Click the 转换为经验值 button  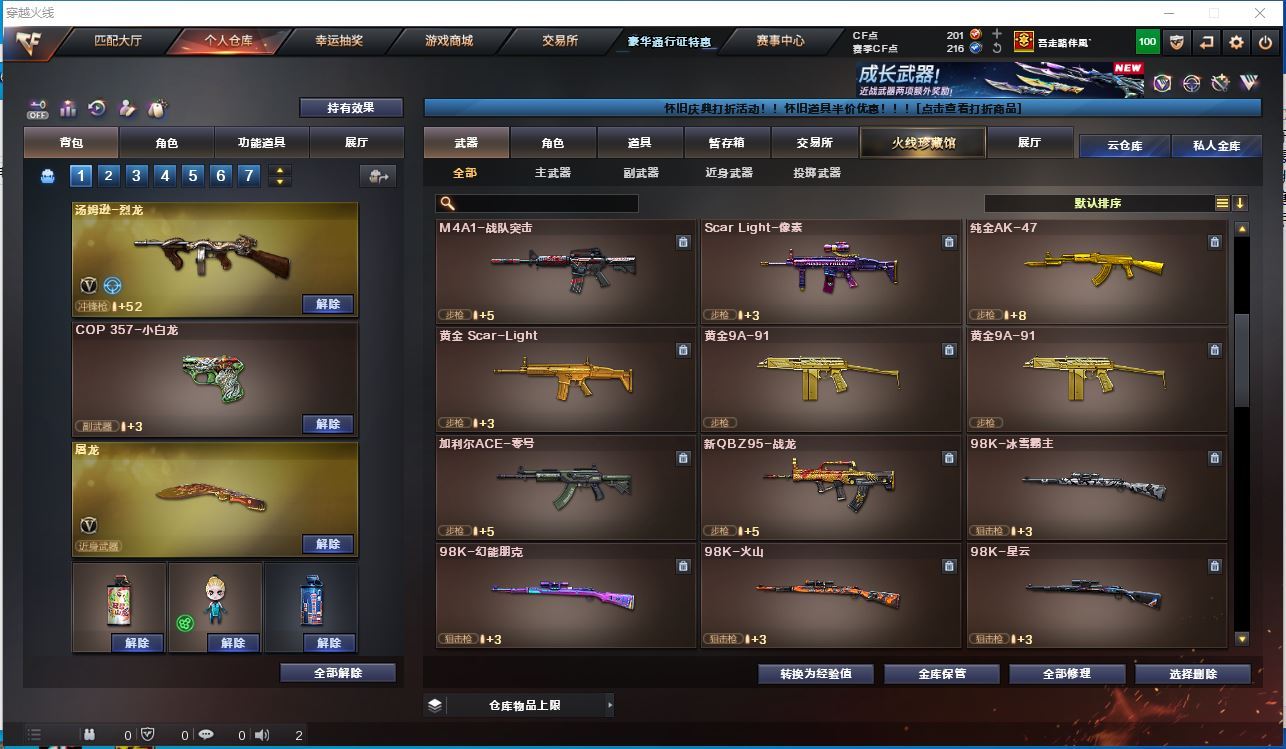click(x=816, y=674)
